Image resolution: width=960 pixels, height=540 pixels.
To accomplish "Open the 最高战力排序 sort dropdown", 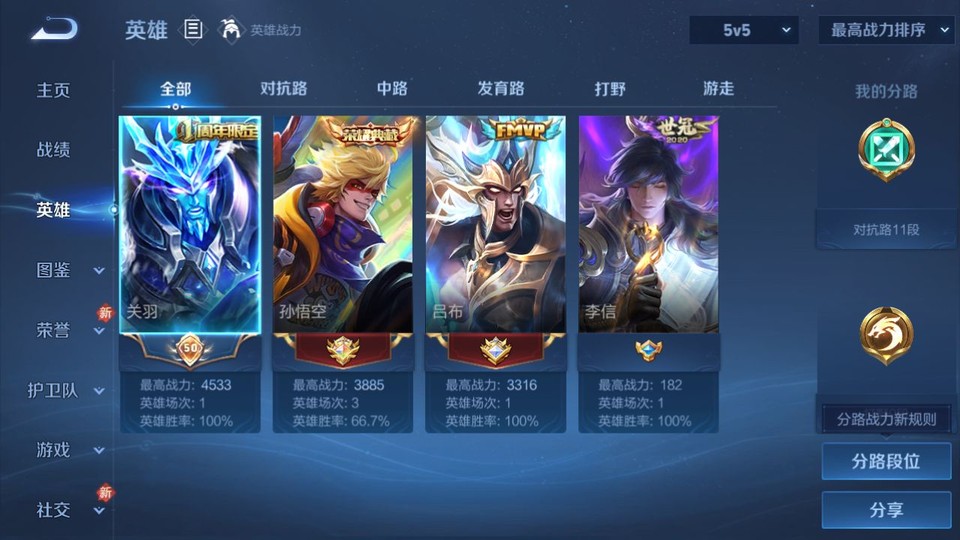I will coord(887,30).
